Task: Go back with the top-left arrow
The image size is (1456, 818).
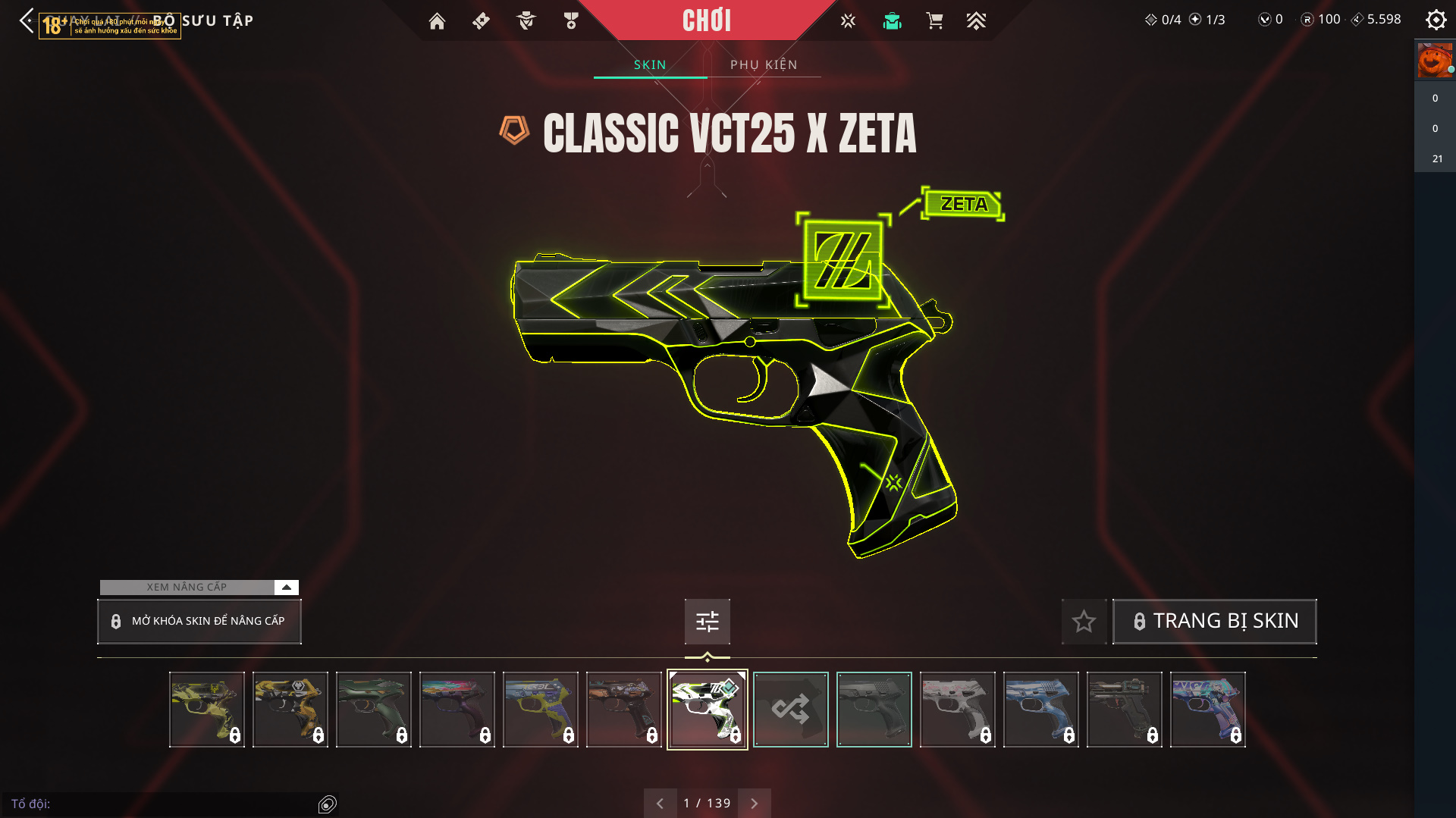Action: pyautogui.click(x=27, y=20)
